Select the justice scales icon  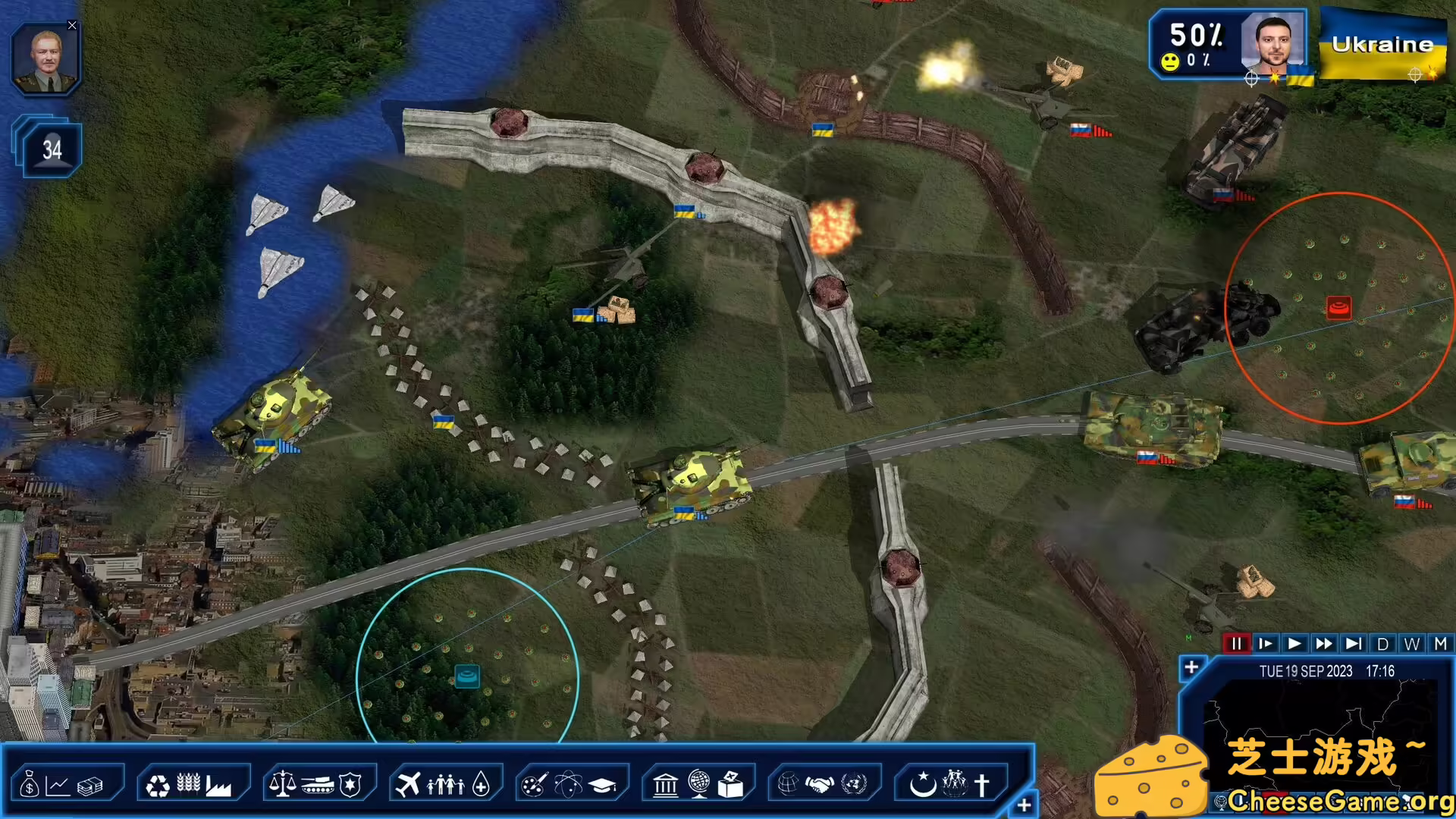tap(283, 784)
